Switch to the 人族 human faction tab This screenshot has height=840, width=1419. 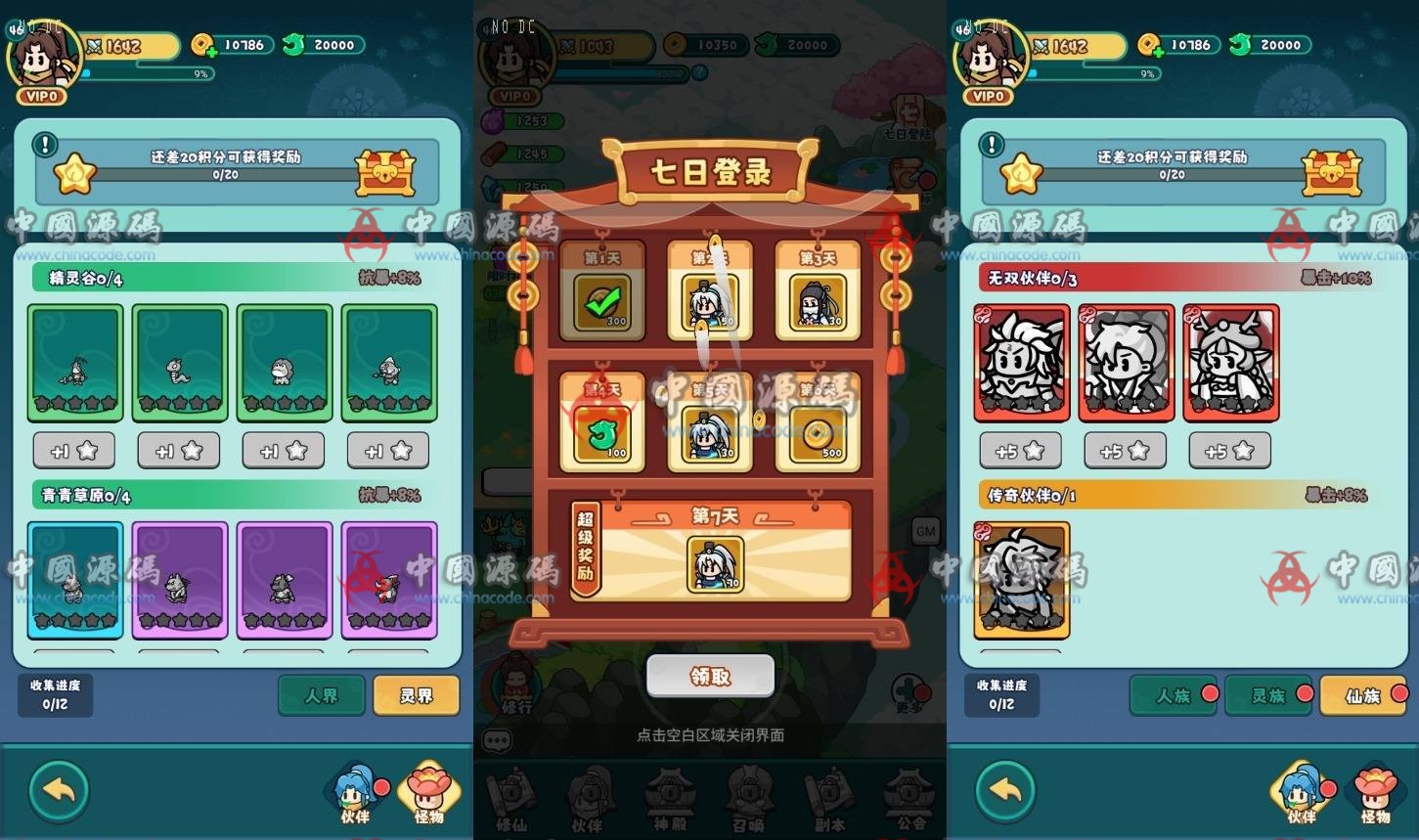pos(1173,695)
